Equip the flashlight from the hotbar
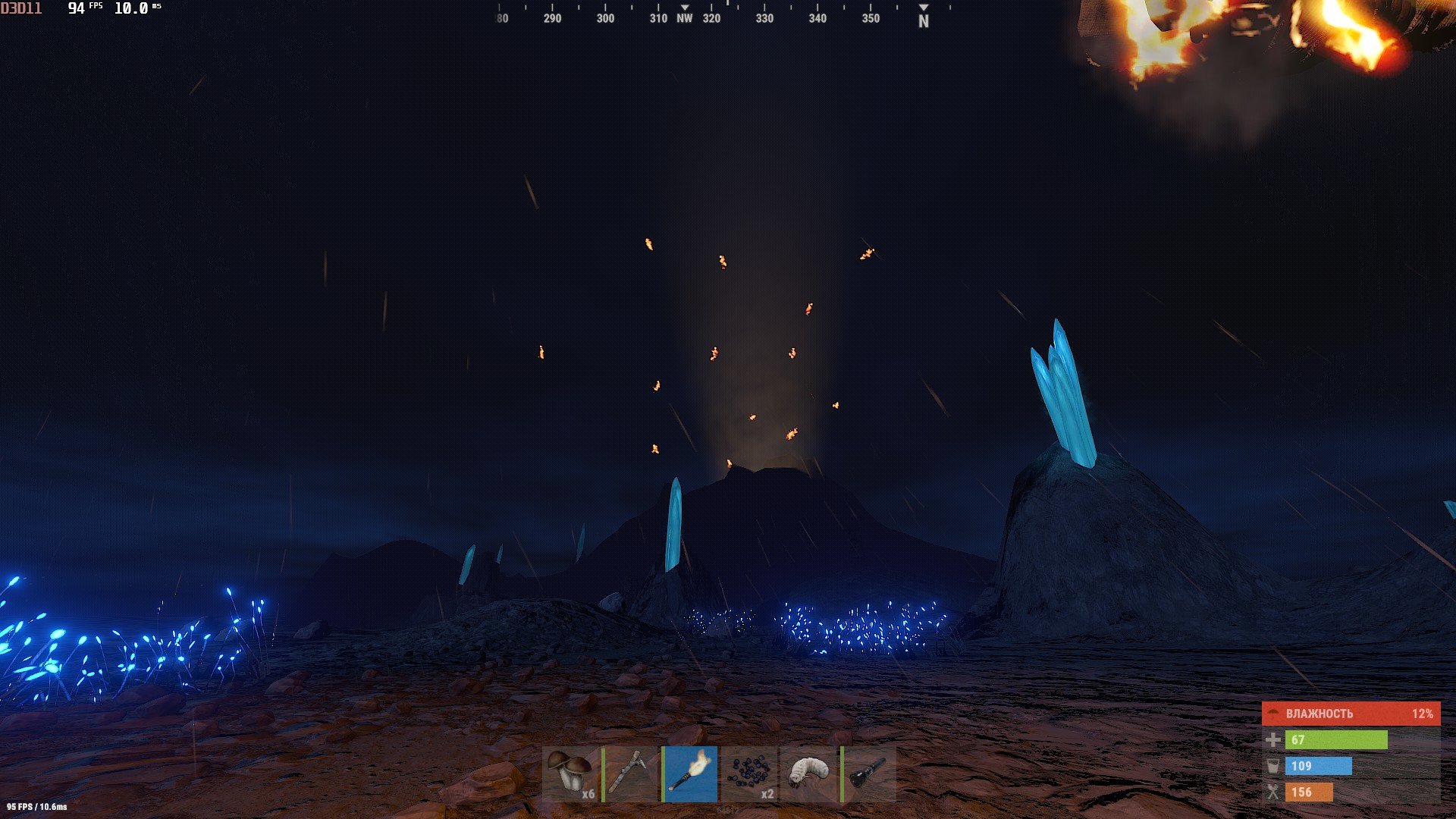The height and width of the screenshot is (819, 1456). click(x=868, y=773)
